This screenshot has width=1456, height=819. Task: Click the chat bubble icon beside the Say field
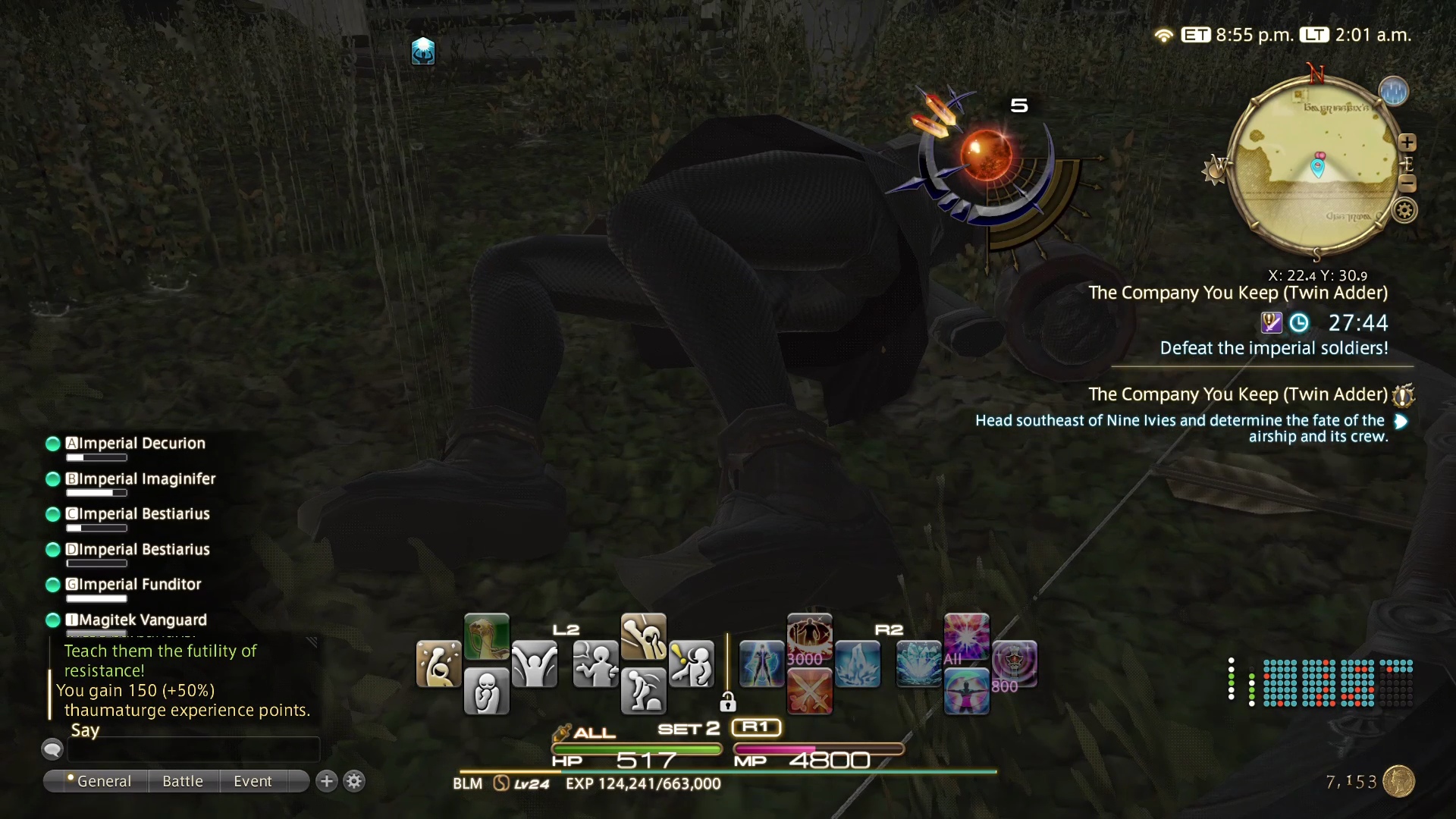tap(52, 749)
